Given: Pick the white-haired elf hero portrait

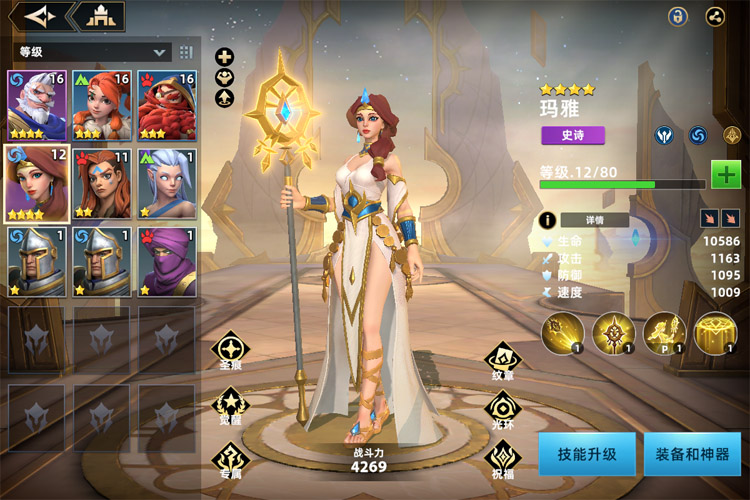Looking at the screenshot, I should click(x=167, y=183).
